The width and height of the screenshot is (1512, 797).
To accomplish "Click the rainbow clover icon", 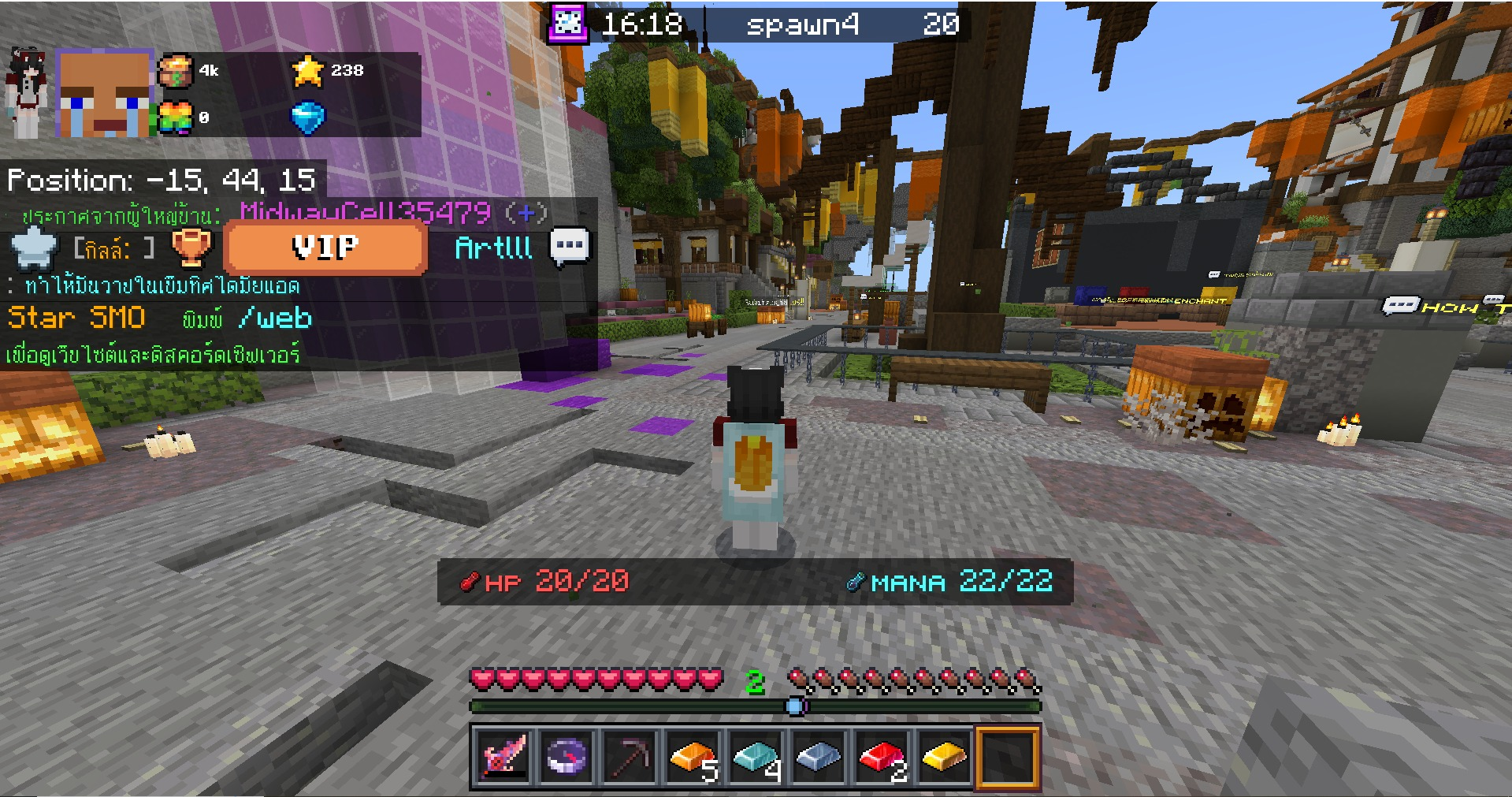I will pos(176,118).
